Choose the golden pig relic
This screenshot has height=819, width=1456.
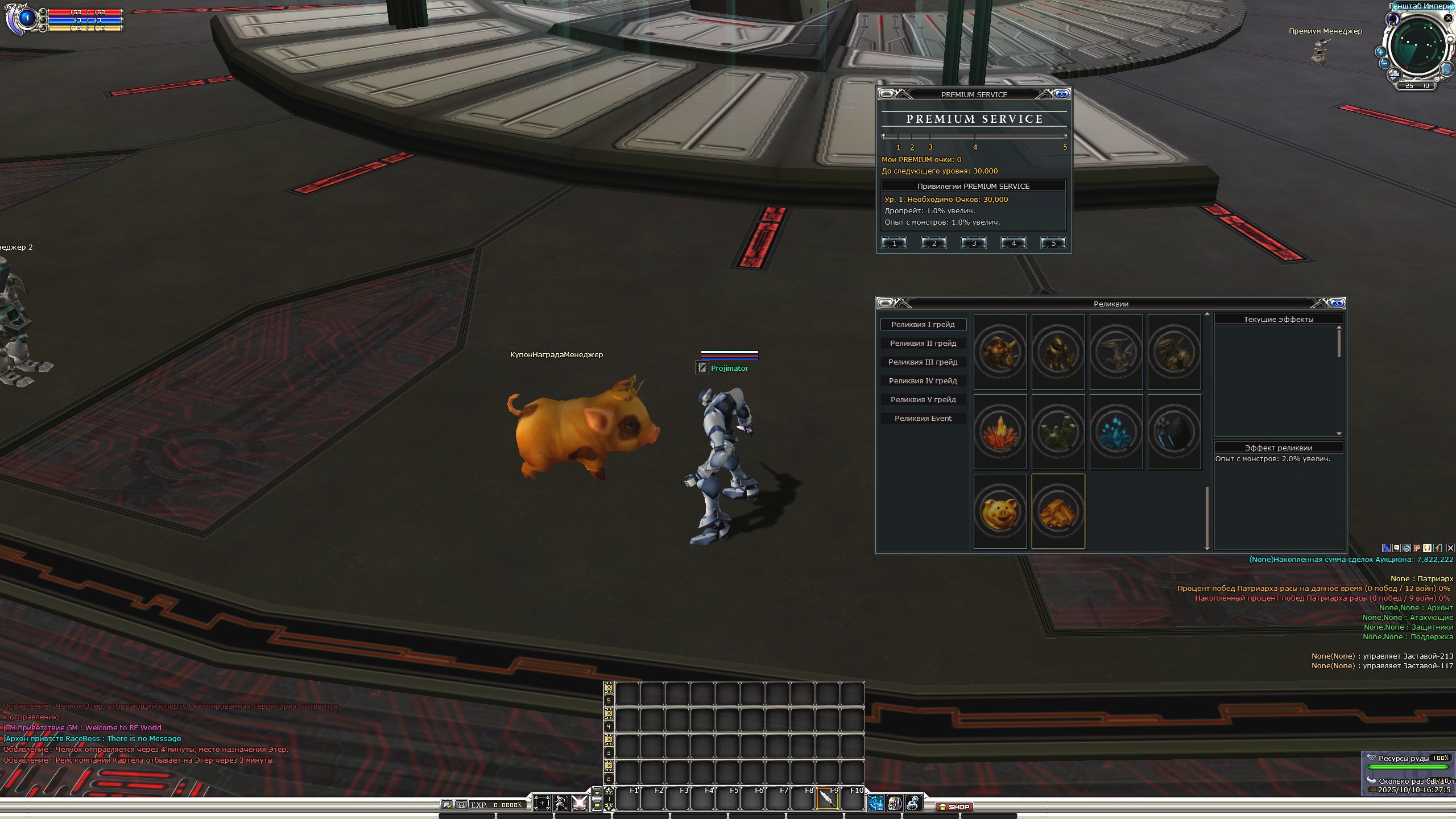click(1000, 512)
